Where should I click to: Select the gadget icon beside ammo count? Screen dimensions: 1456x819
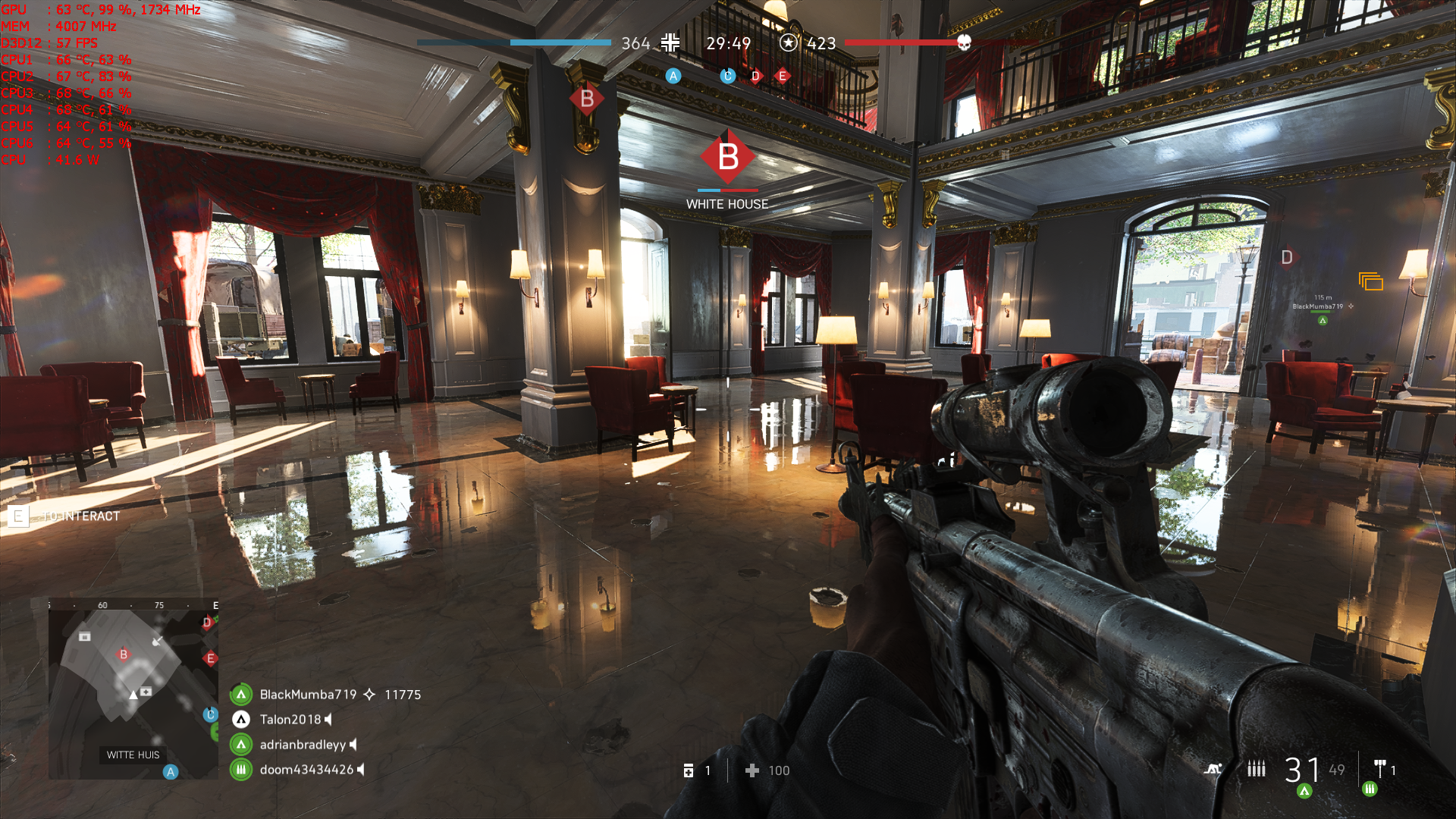[1380, 769]
